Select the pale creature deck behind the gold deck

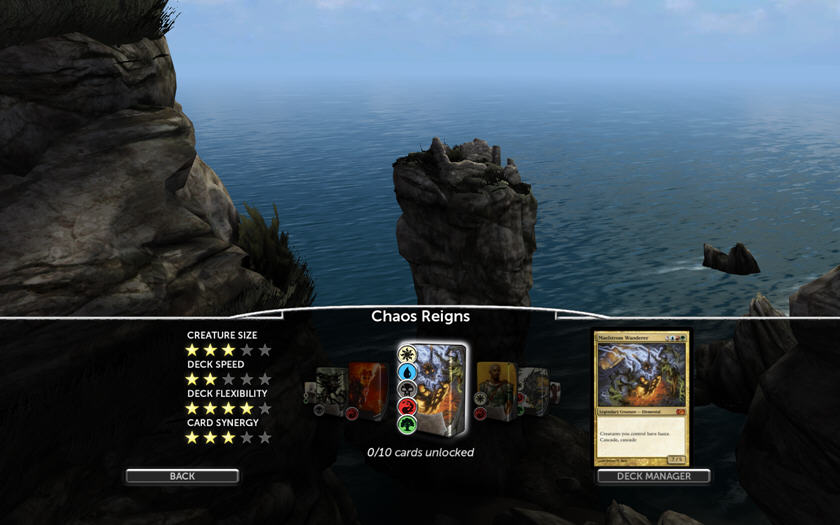point(531,391)
